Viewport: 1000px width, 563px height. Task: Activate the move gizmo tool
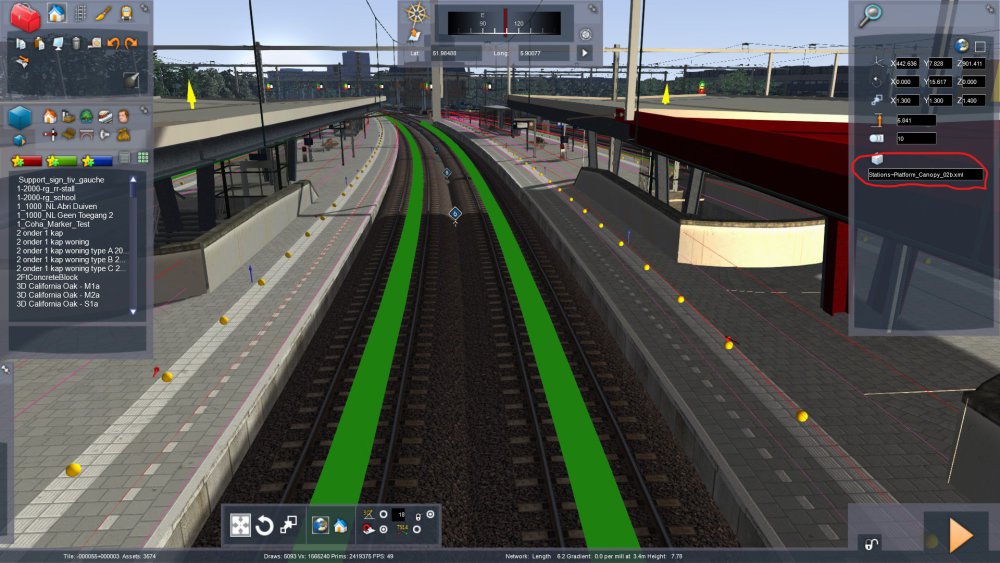coord(241,525)
